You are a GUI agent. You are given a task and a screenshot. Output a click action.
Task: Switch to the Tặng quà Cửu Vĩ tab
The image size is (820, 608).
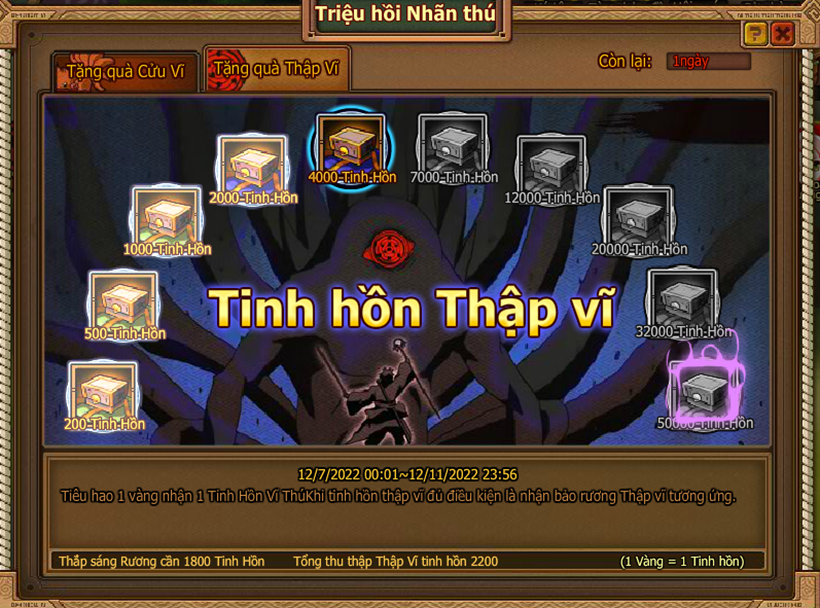(125, 72)
